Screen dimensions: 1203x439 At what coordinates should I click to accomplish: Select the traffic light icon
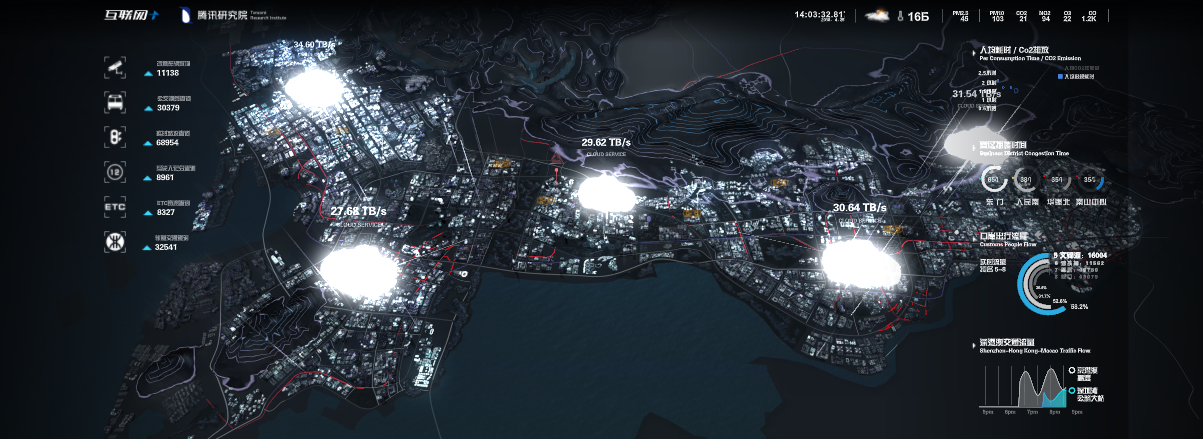[115, 137]
